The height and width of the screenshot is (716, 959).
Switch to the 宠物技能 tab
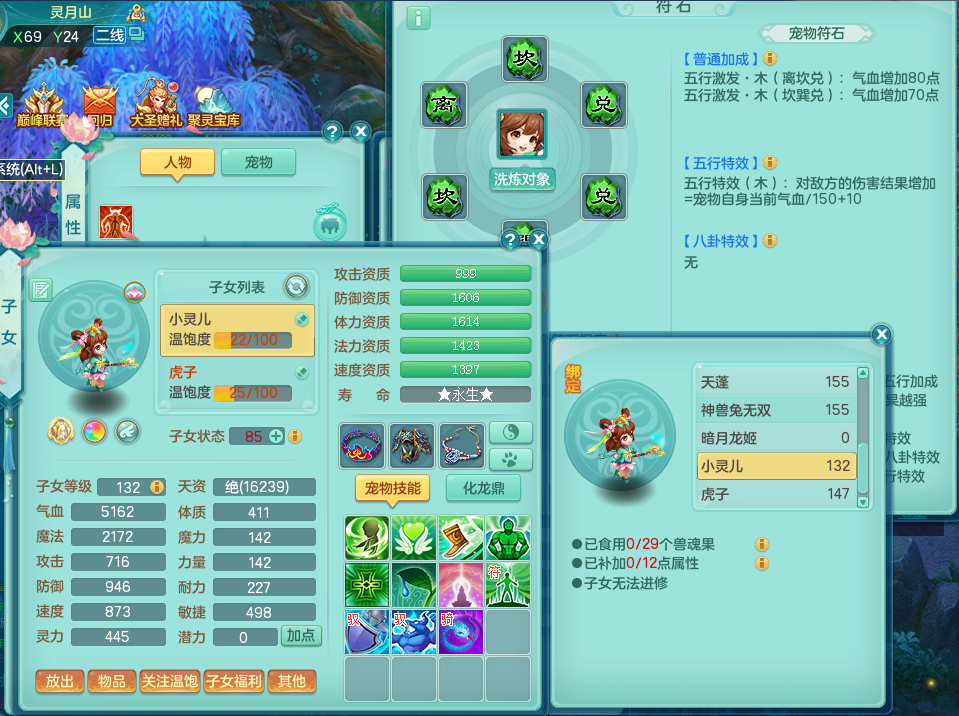393,488
